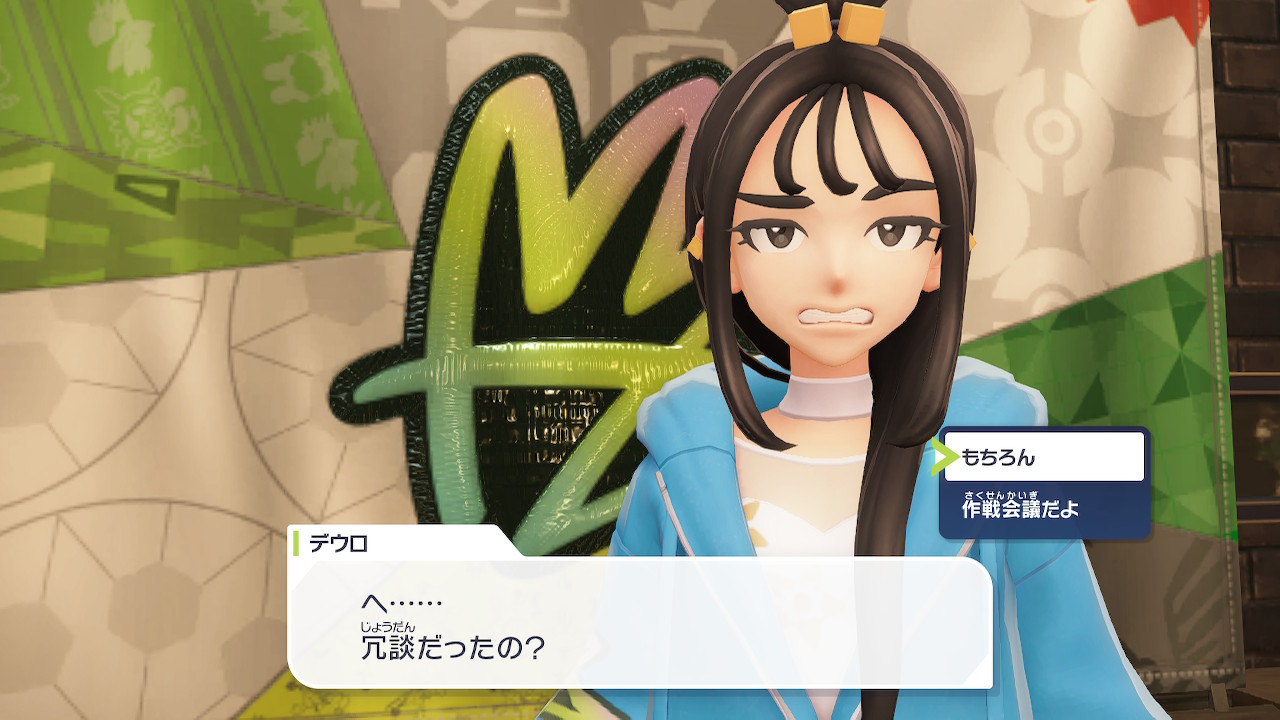Select the 作戦会議だよ dialogue choice

coord(1043,510)
